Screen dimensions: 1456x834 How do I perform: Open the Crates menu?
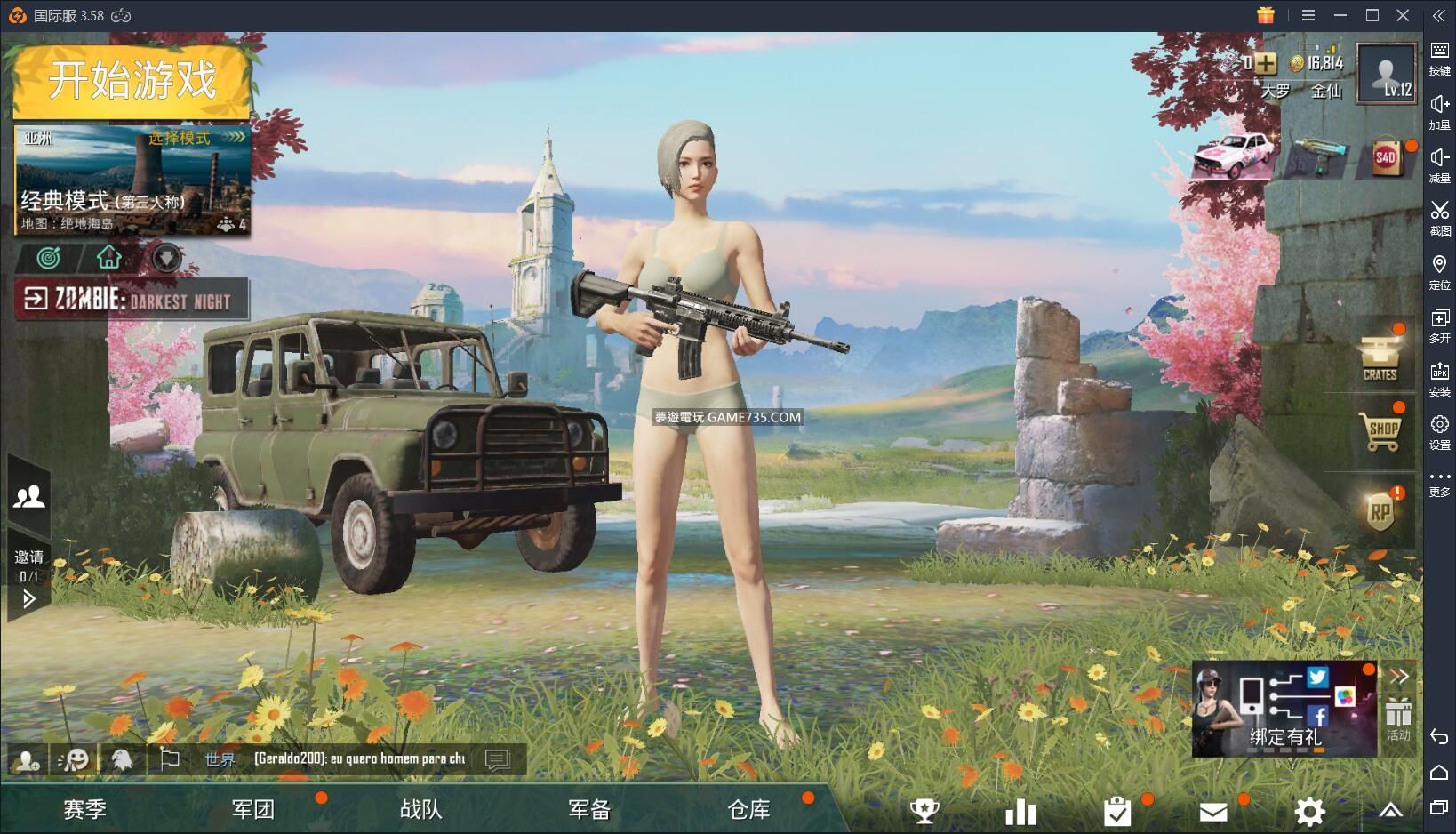pos(1380,357)
